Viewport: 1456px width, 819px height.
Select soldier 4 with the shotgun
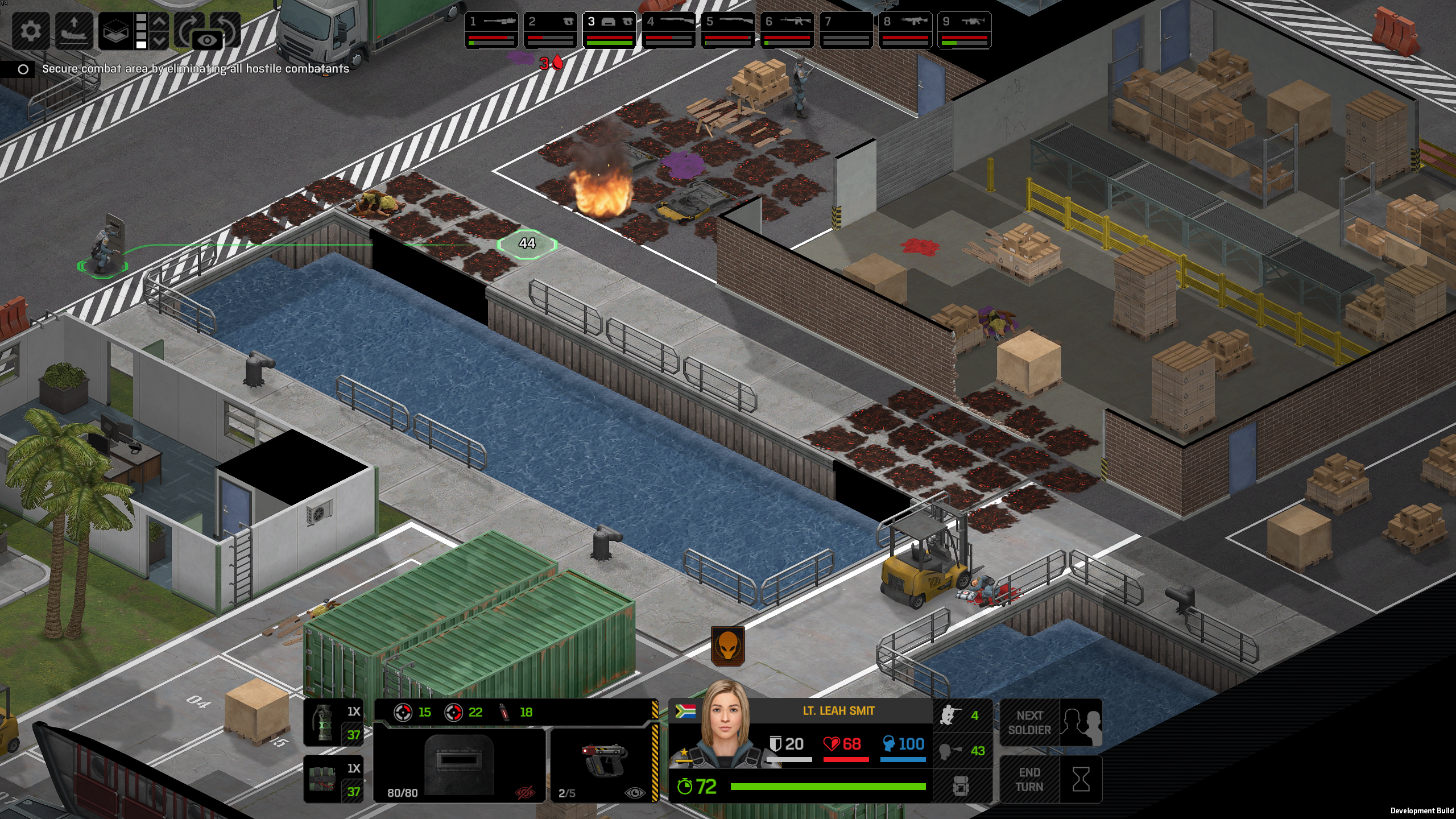point(669,30)
